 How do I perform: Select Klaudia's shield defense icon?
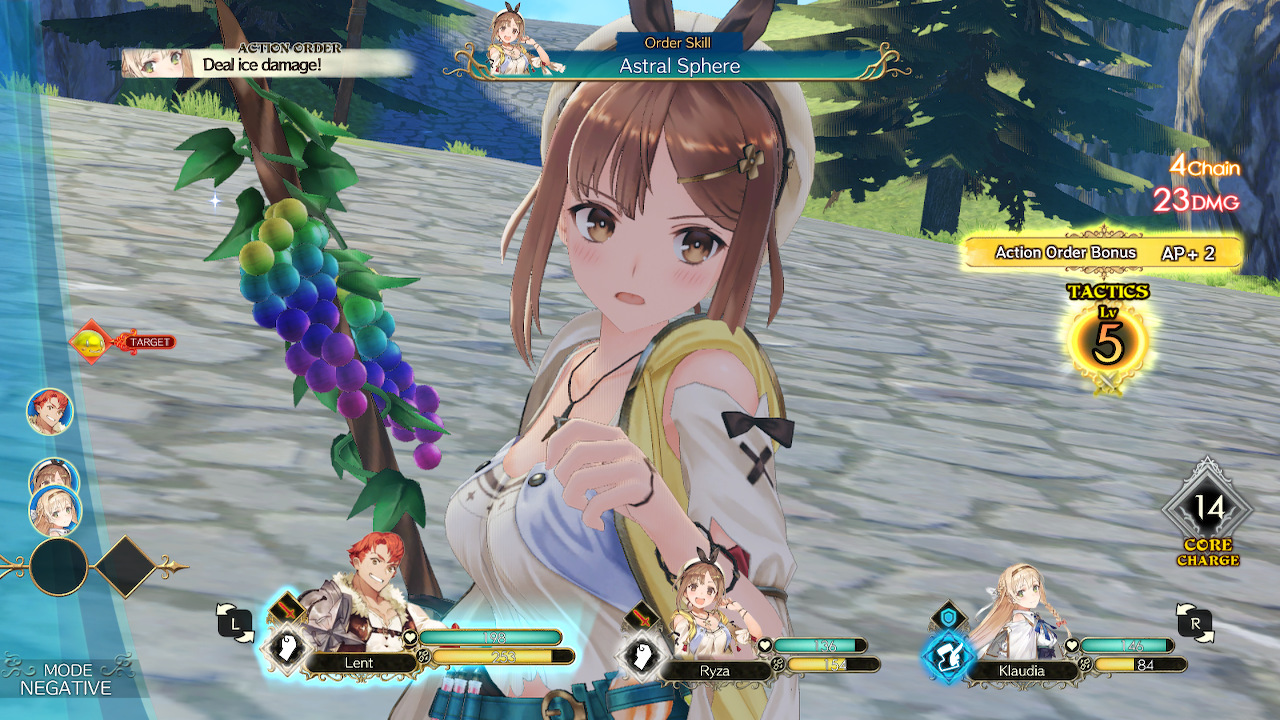click(x=948, y=616)
